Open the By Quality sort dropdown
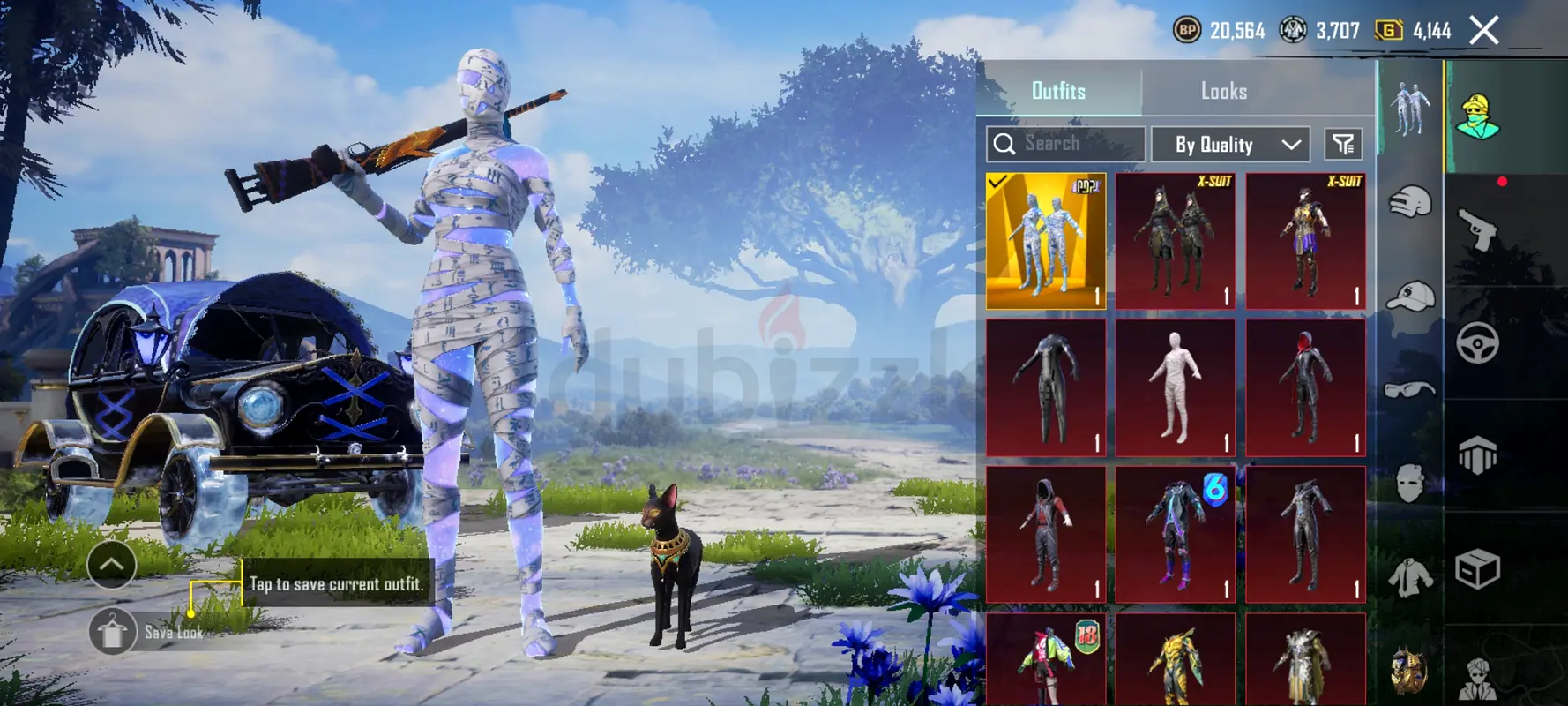 (1236, 145)
